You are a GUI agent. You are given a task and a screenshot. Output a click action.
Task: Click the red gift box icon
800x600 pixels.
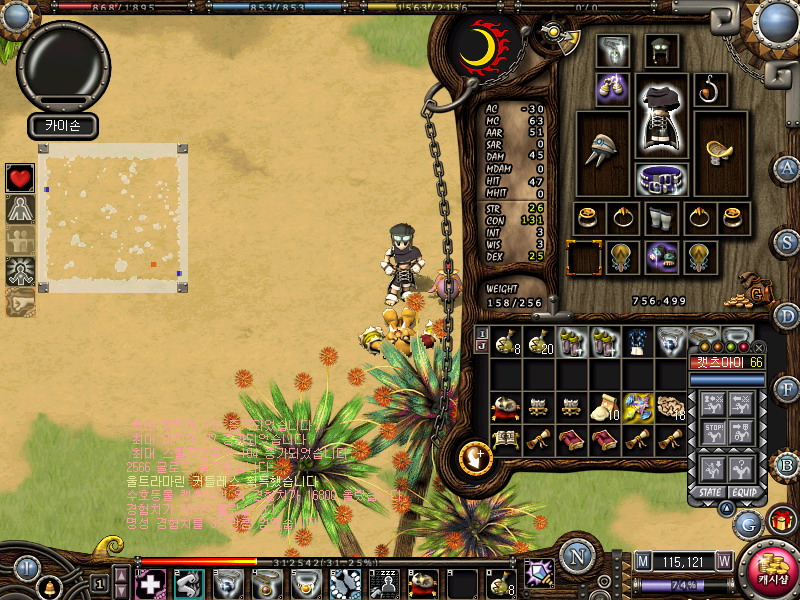(x=783, y=521)
